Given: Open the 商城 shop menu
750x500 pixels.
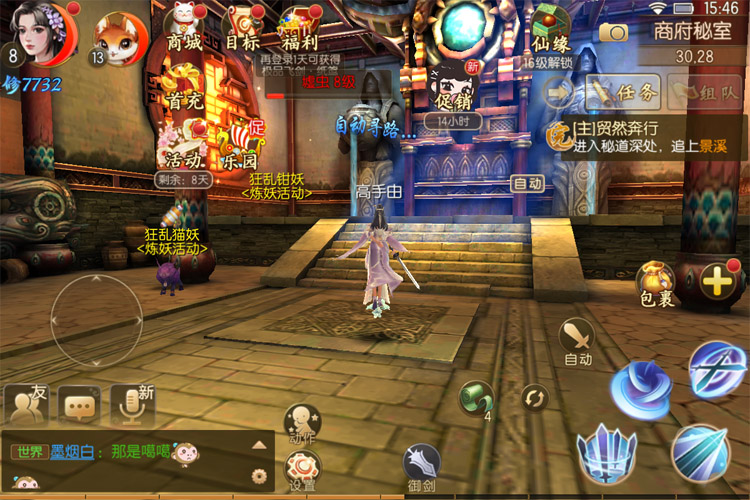Looking at the screenshot, I should (184, 28).
